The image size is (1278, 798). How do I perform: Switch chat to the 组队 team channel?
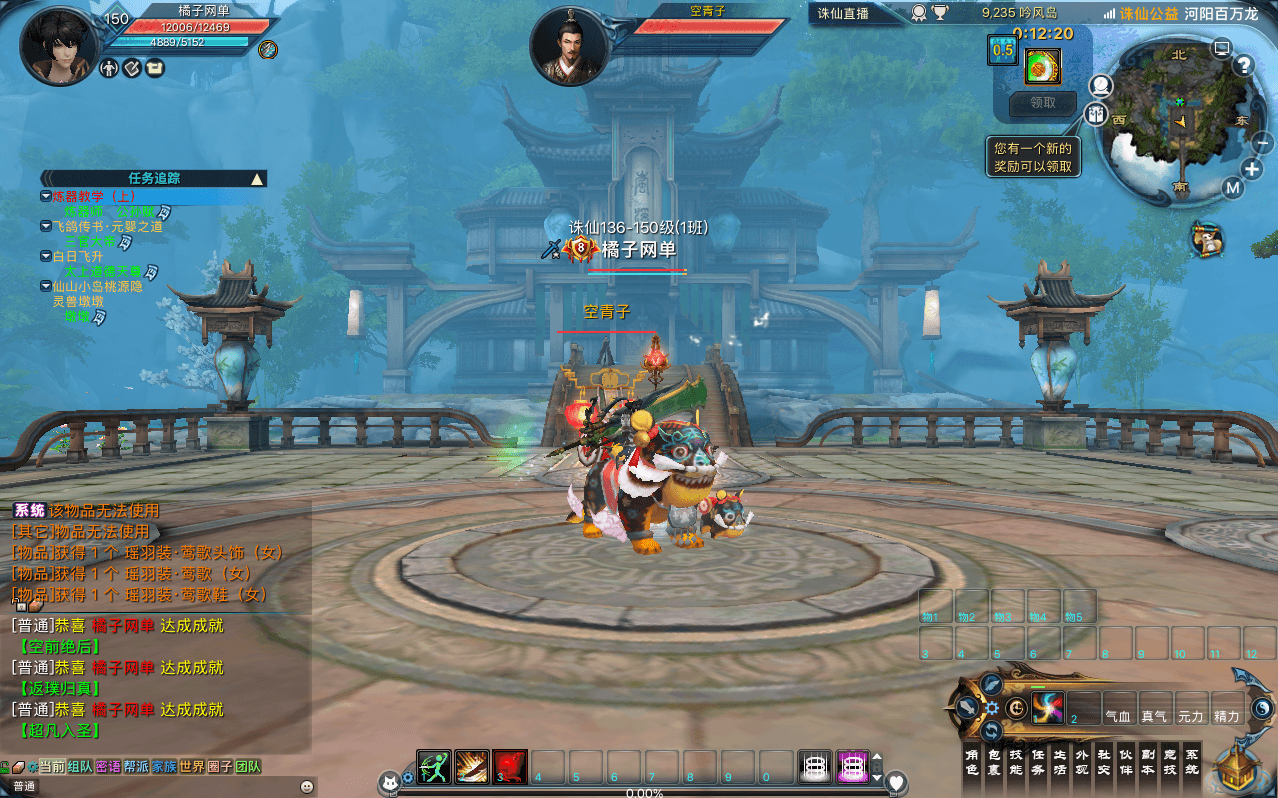[x=80, y=767]
